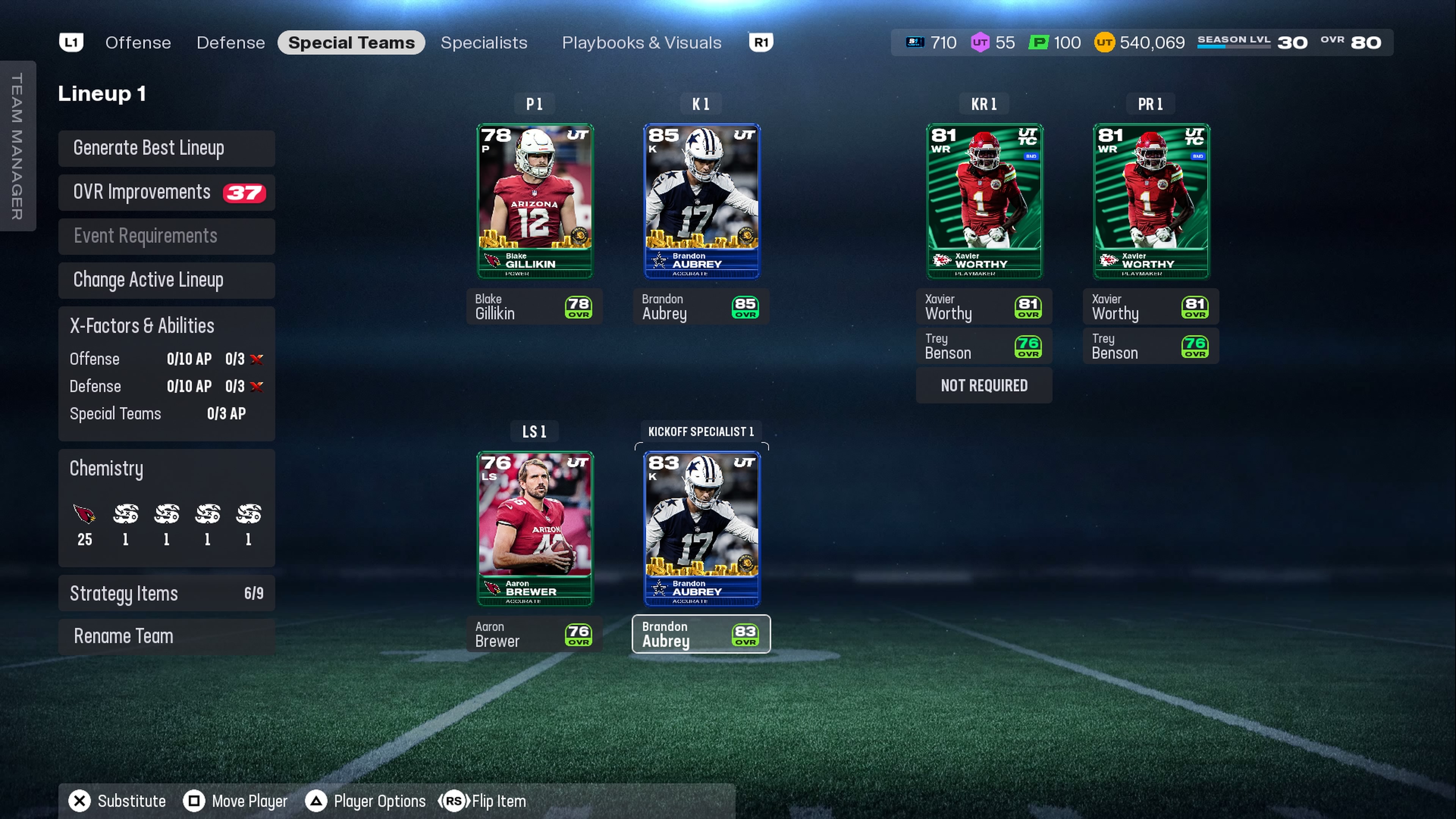
Task: Click Trey Benson backup under PR 1
Action: coord(1150,346)
